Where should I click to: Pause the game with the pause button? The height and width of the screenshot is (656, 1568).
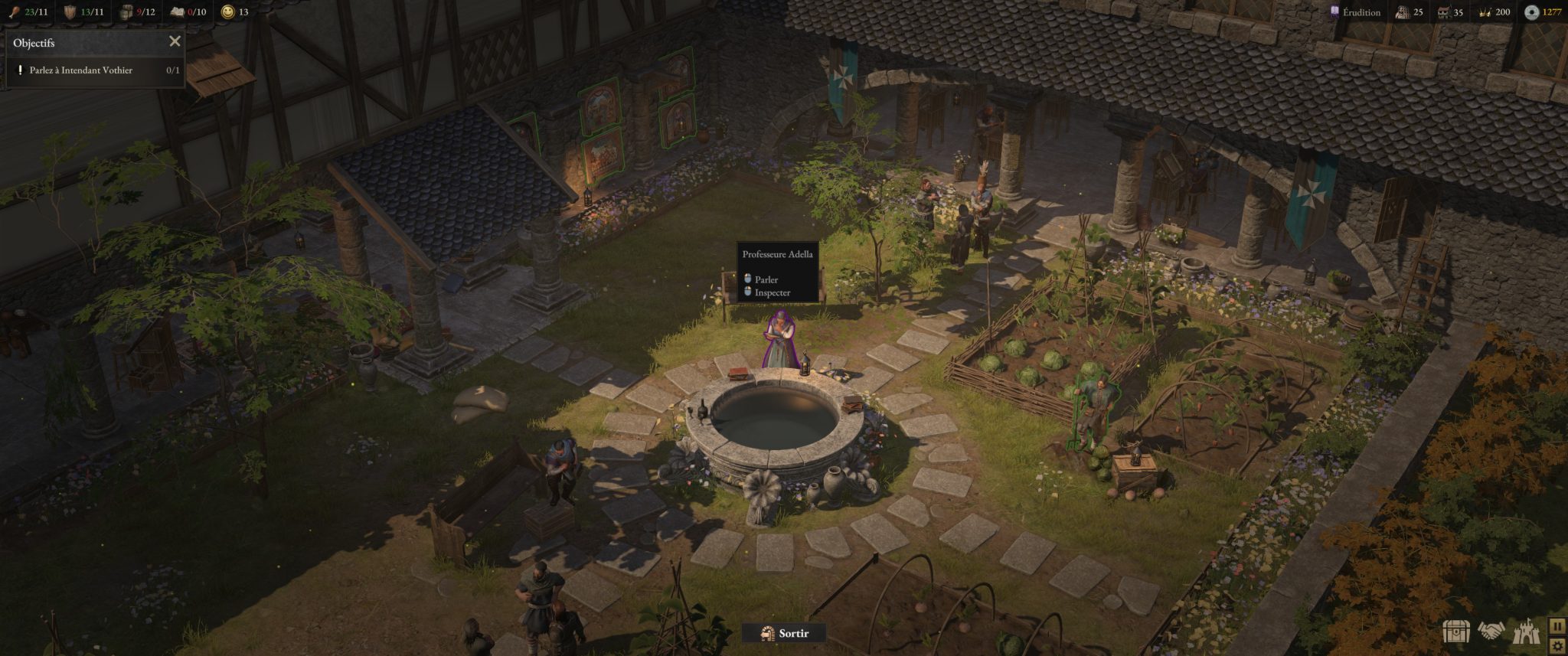click(x=1558, y=625)
